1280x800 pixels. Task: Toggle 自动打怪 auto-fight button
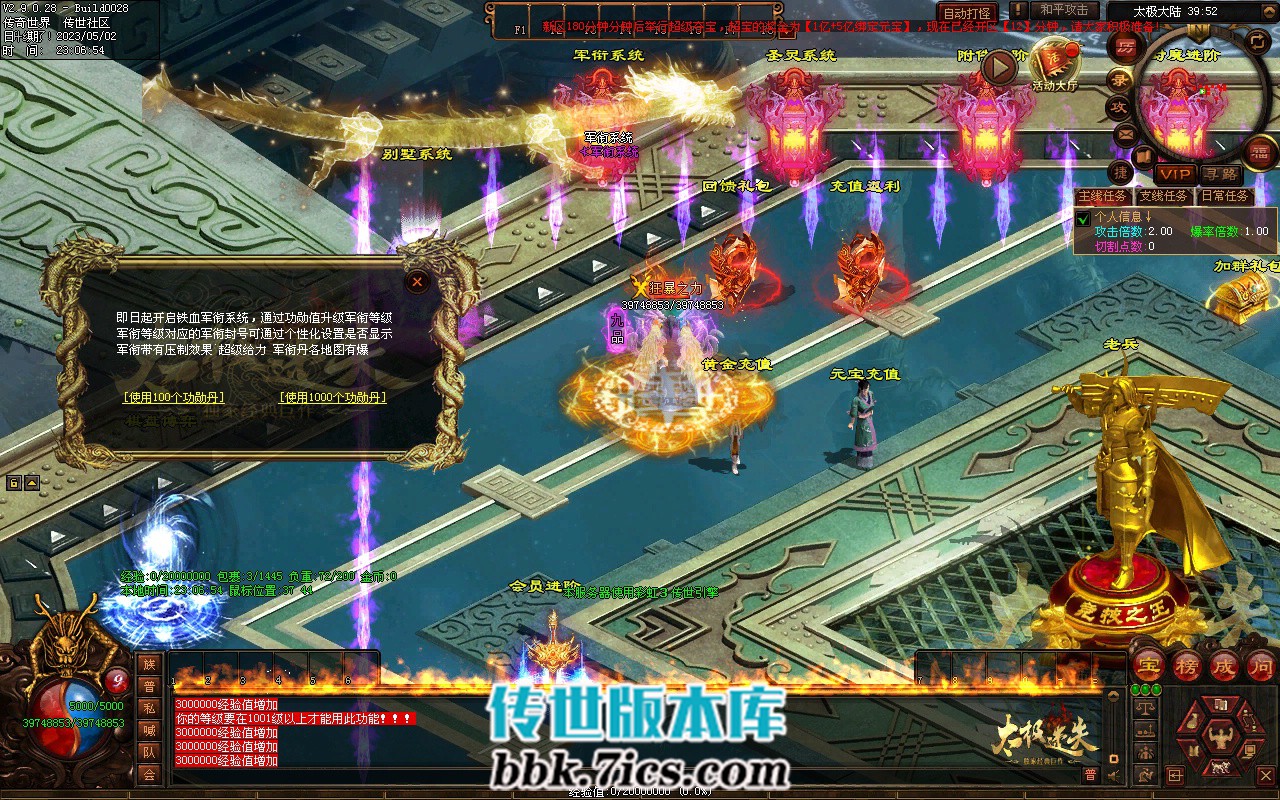(x=967, y=13)
